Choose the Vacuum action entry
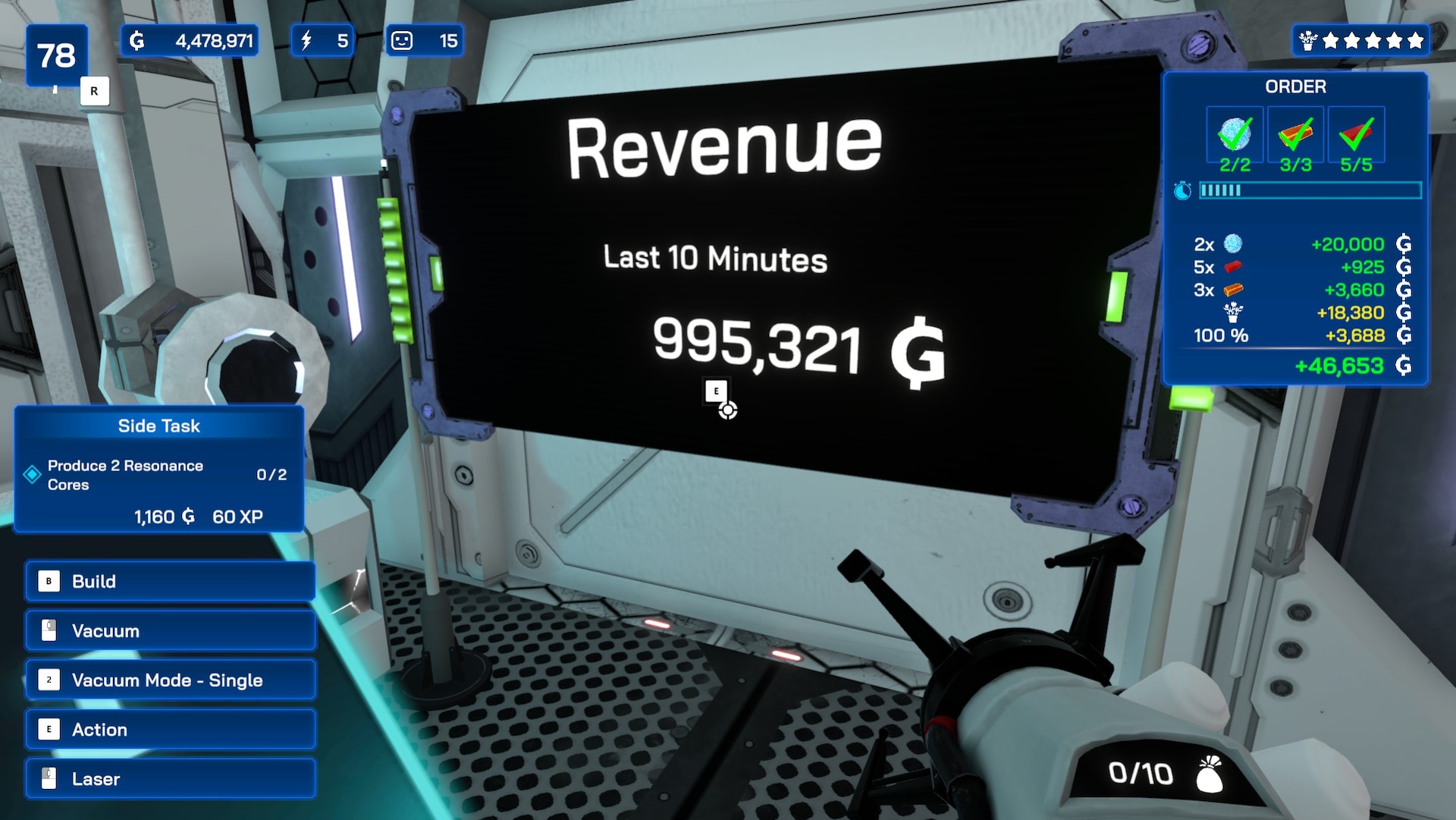This screenshot has width=1456, height=820. click(170, 631)
